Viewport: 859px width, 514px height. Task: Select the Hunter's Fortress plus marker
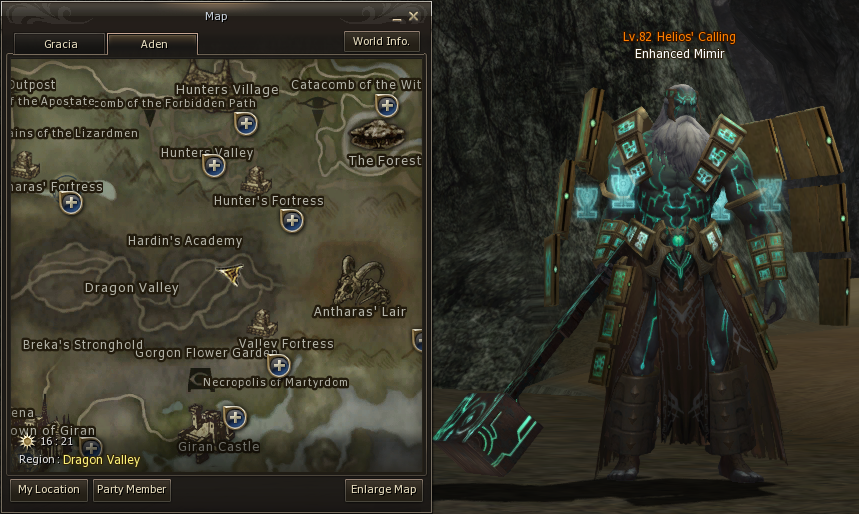pyautogui.click(x=292, y=220)
